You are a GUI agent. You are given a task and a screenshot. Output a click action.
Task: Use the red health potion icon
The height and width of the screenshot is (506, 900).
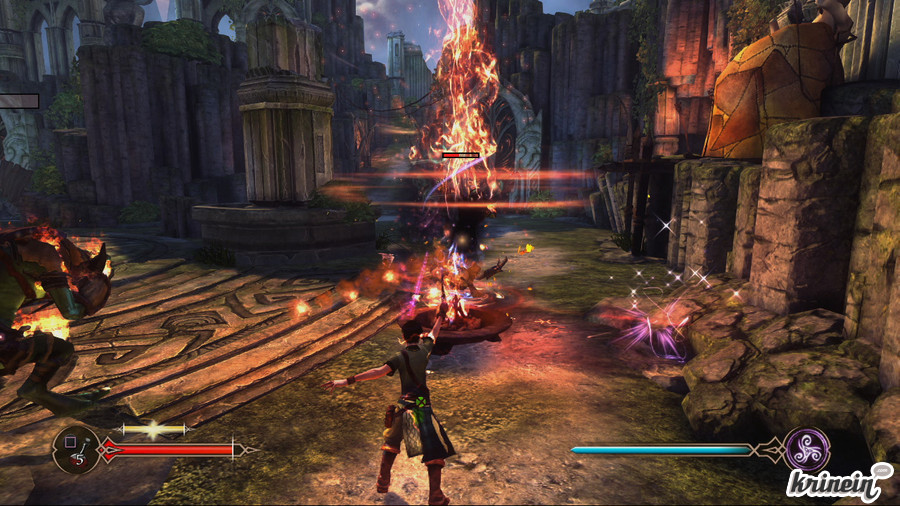point(76,450)
